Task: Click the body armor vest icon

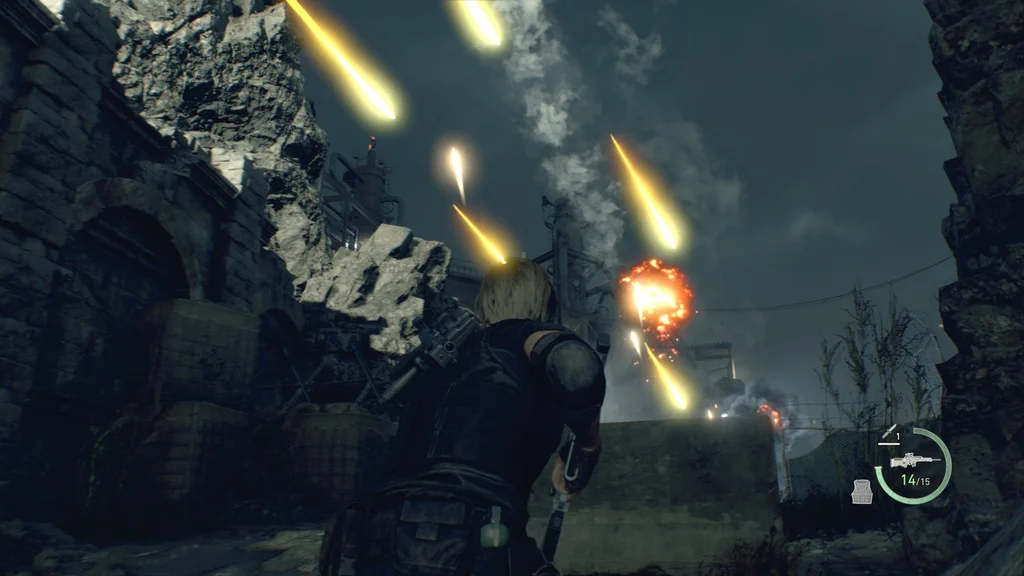Action: point(861,492)
